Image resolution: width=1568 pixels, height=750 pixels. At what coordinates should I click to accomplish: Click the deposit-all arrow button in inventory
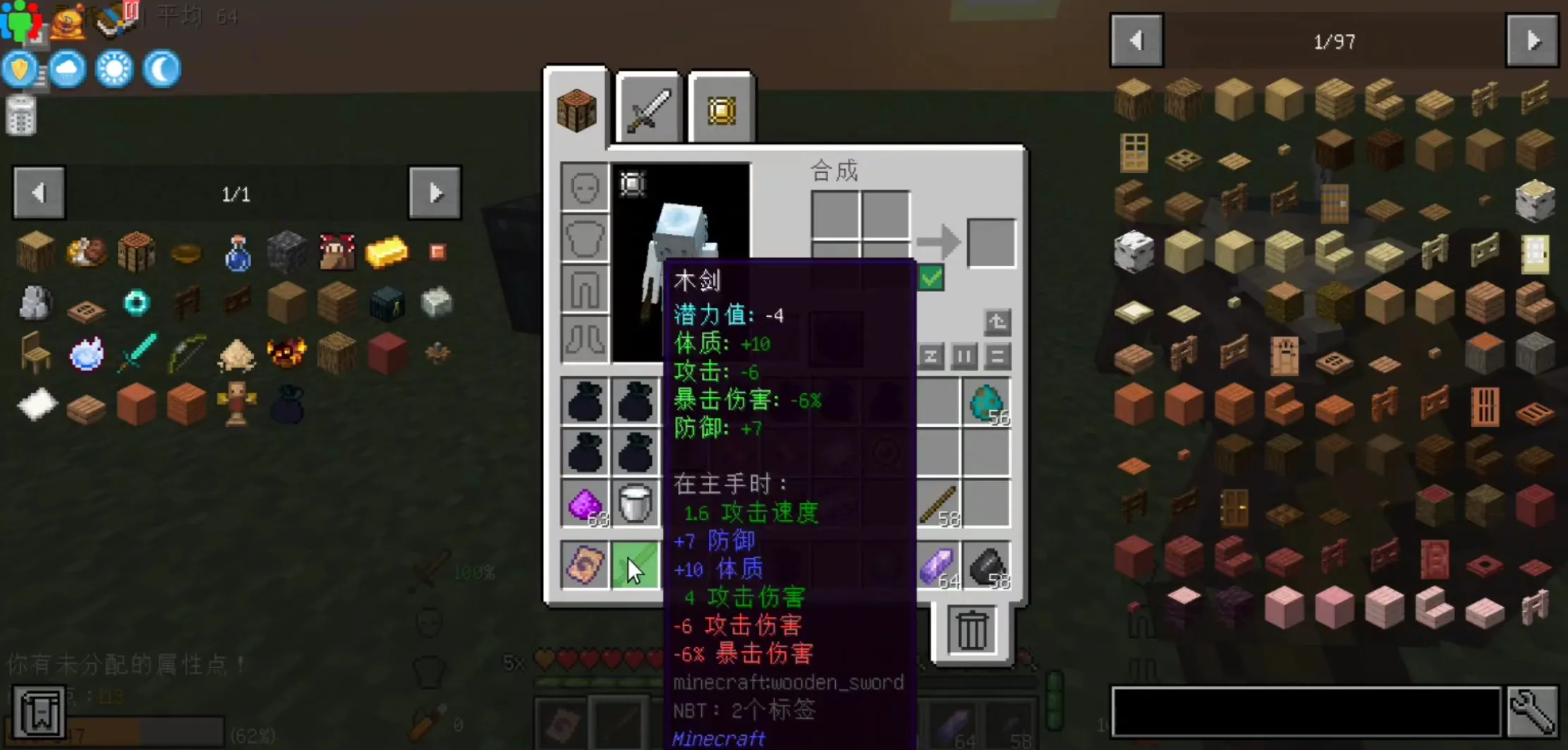[x=997, y=322]
